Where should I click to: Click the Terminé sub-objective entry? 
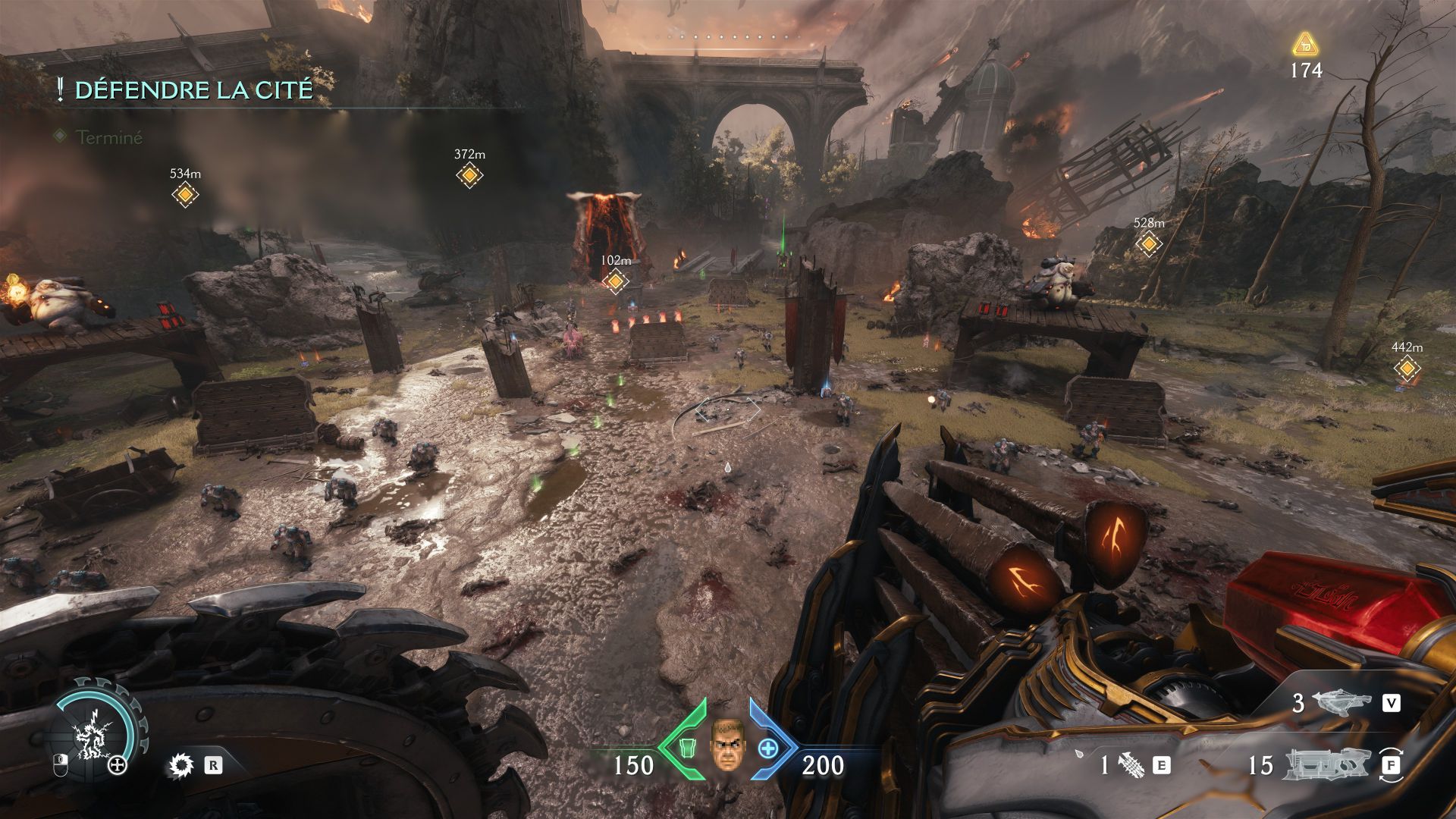(109, 137)
